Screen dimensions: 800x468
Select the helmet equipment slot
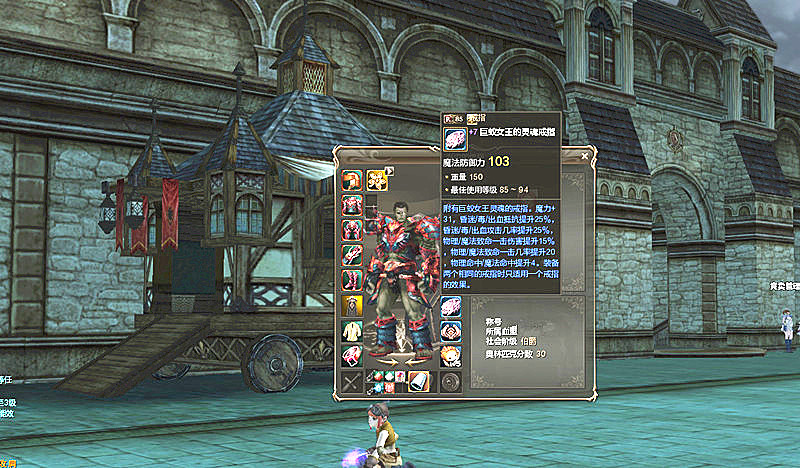pos(352,181)
